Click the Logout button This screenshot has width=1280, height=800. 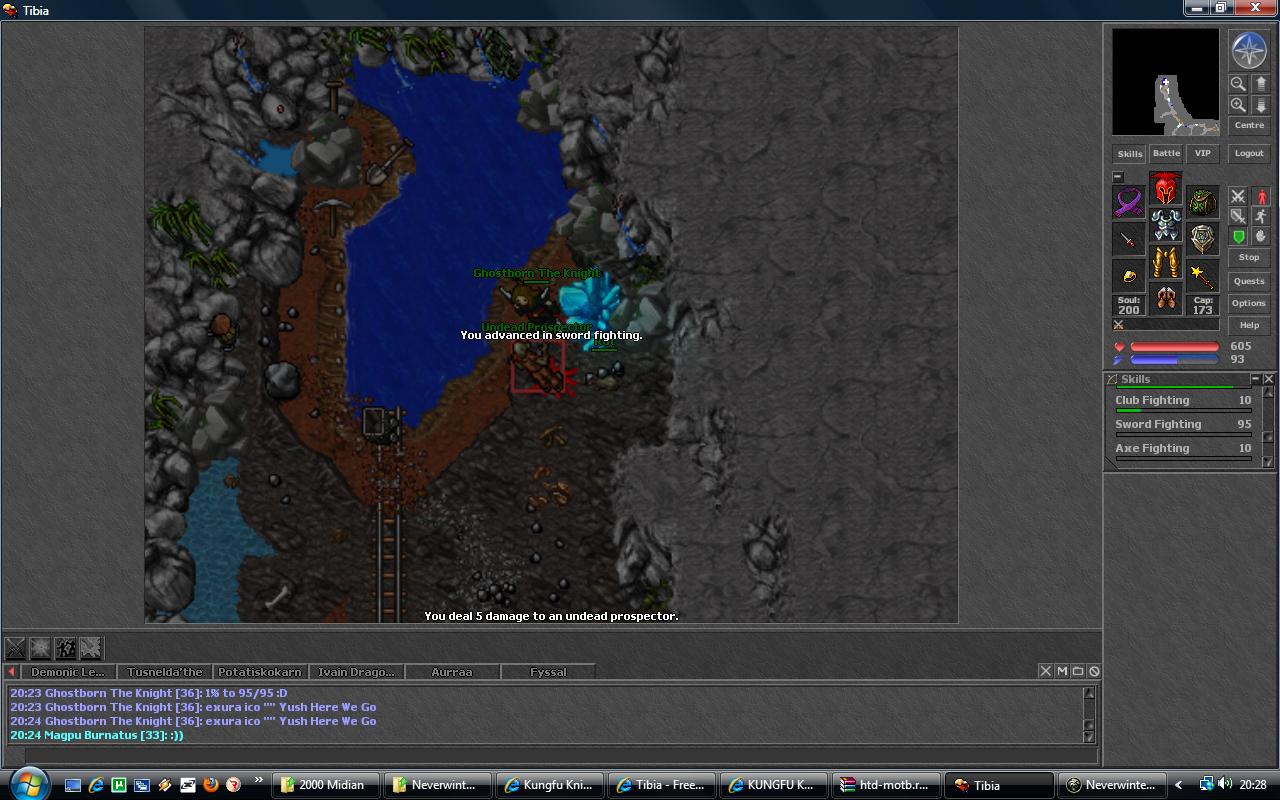pos(1249,154)
